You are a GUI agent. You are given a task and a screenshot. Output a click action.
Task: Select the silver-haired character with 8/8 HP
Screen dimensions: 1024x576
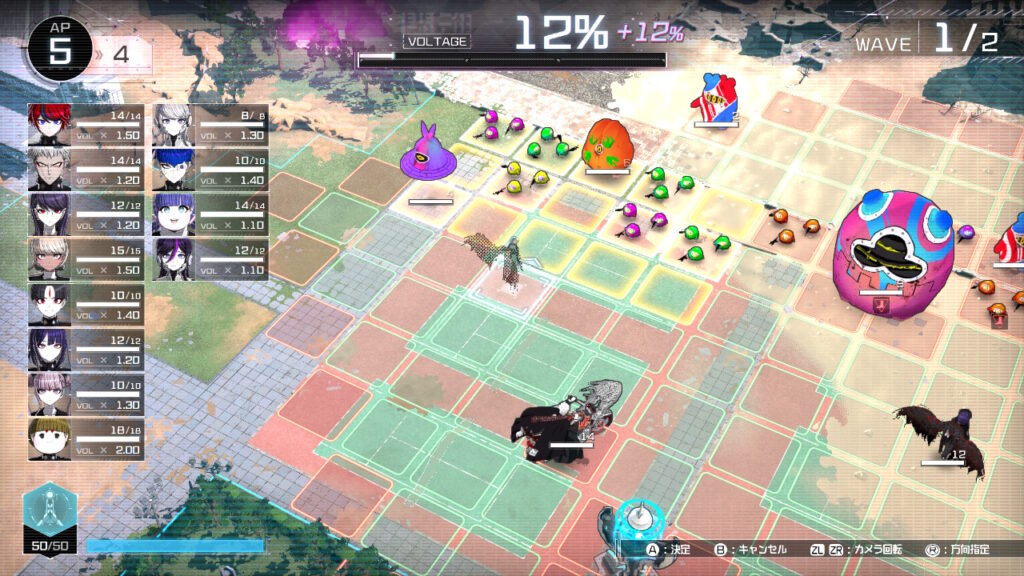172,125
